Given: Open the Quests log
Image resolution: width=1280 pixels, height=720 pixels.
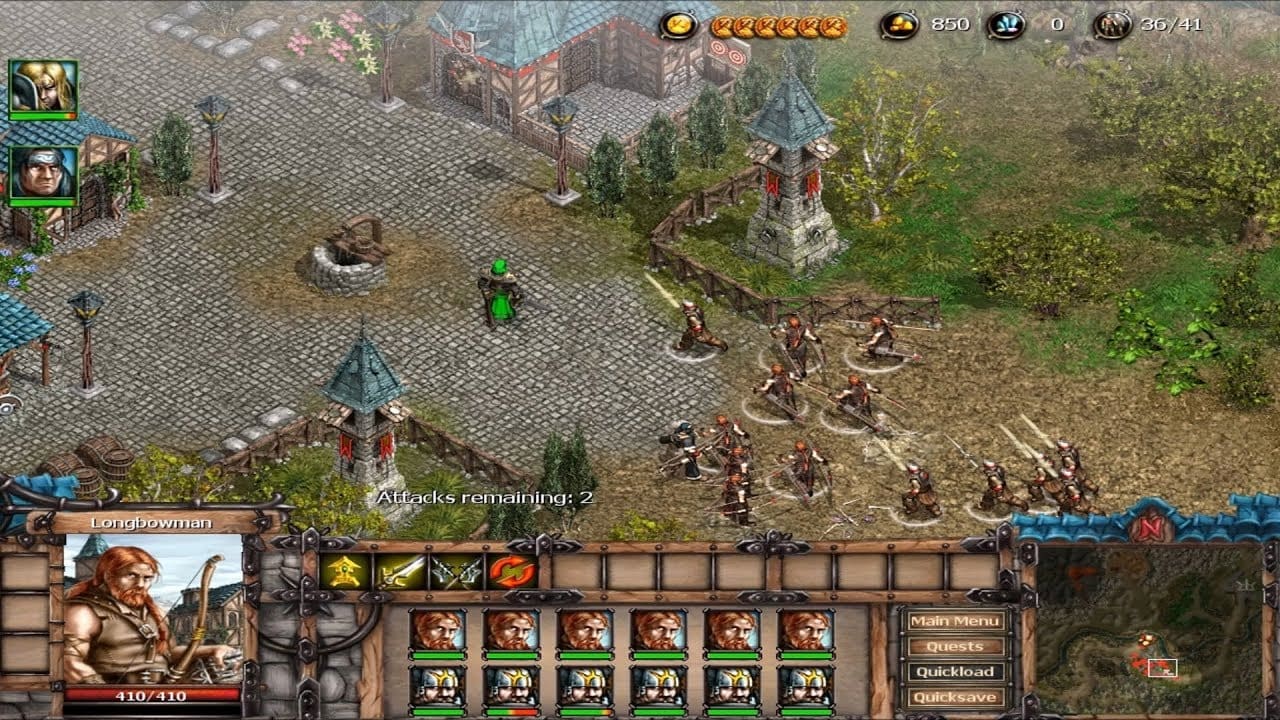Looking at the screenshot, I should (955, 646).
